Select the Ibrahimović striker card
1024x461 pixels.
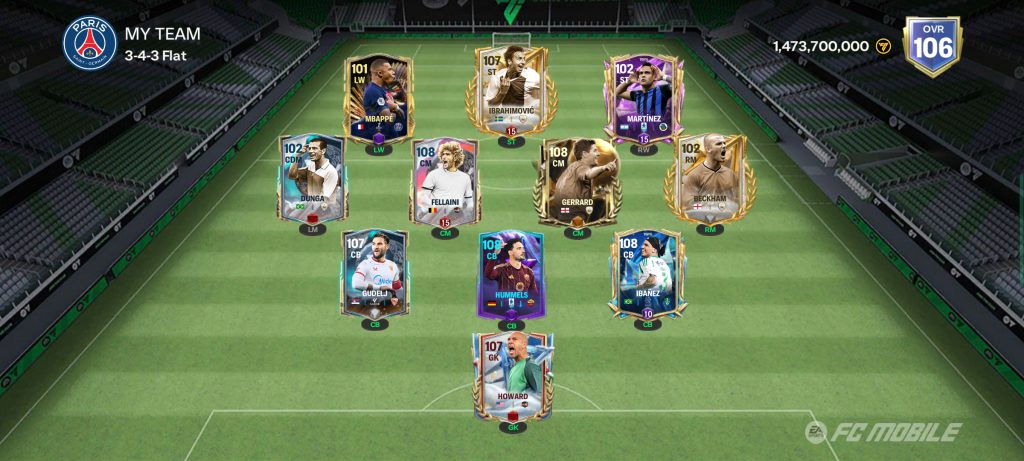pos(505,92)
